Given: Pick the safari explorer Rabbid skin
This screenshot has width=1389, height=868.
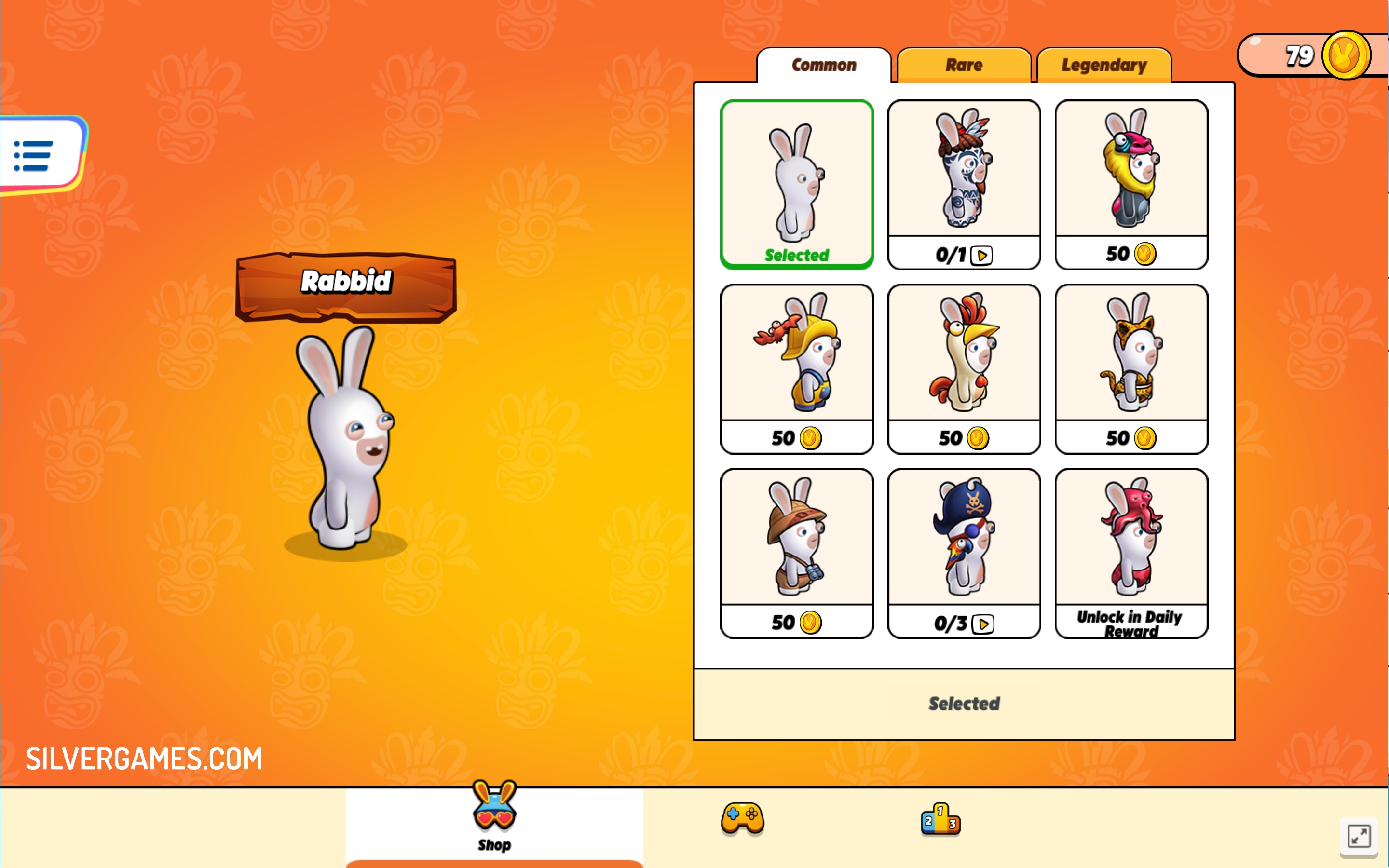Looking at the screenshot, I should pos(797,553).
